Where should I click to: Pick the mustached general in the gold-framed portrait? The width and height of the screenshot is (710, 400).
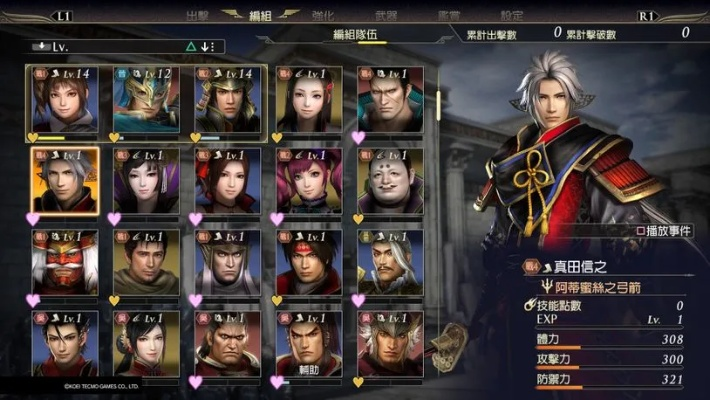pos(390,263)
